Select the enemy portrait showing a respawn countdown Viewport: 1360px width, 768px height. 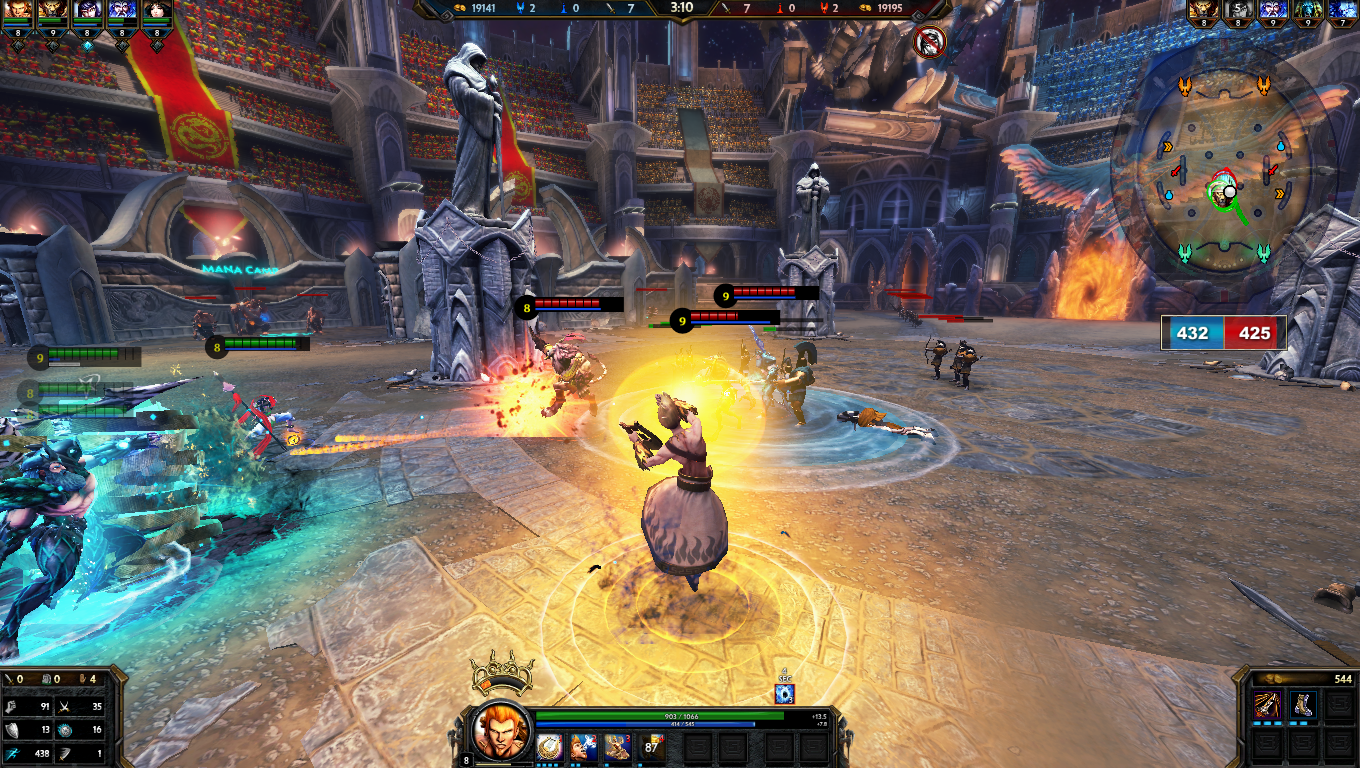pos(1239,12)
